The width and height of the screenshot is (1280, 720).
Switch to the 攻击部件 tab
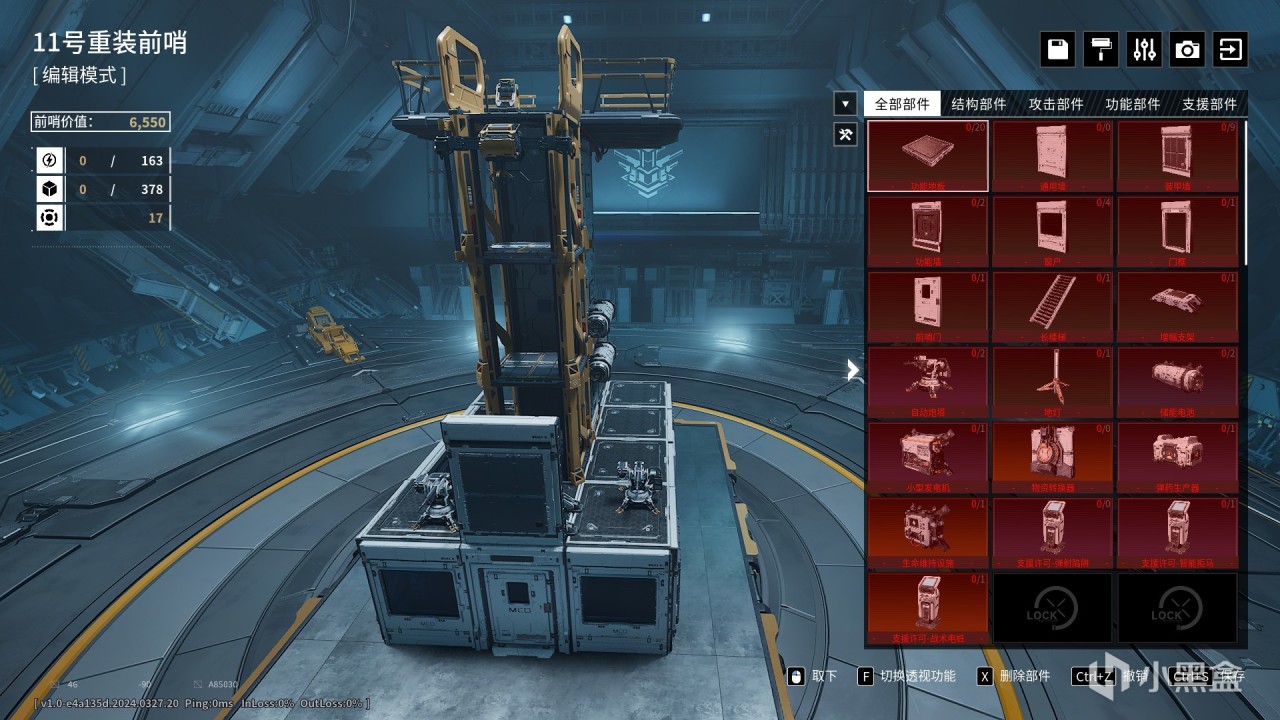pyautogui.click(x=1056, y=104)
